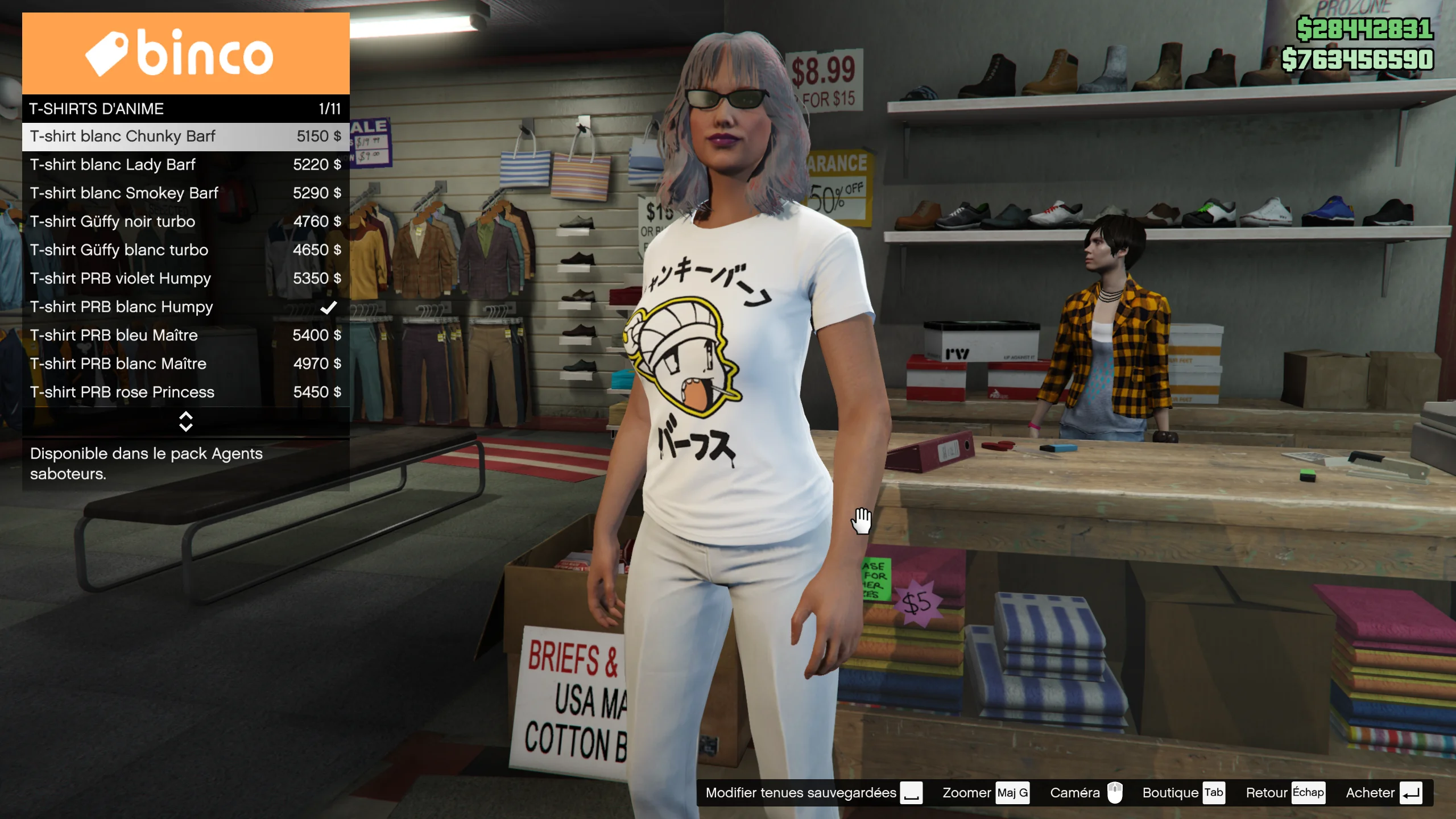Image resolution: width=1456 pixels, height=819 pixels.
Task: Click Acheter to buy the shirt
Action: point(1383,793)
